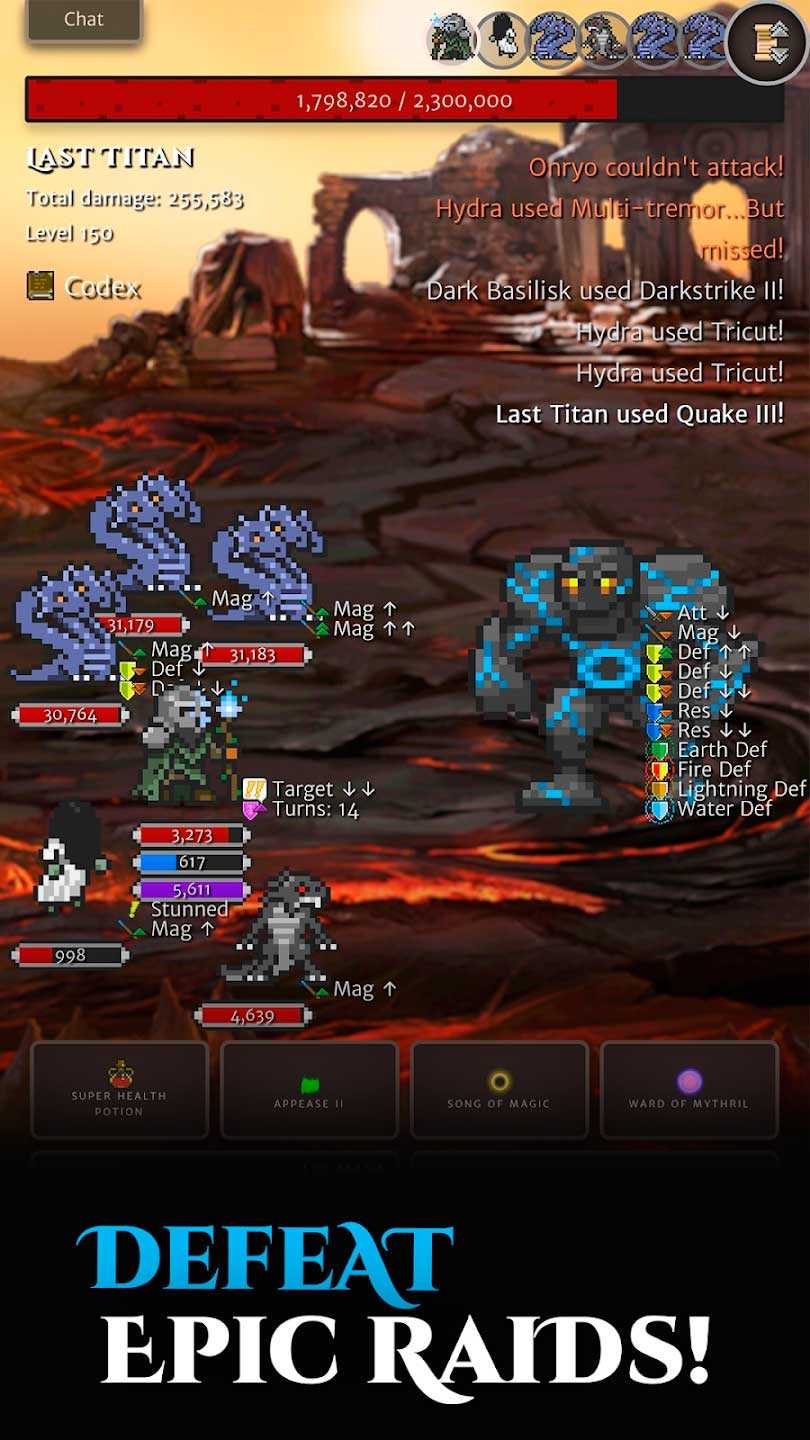Cast Ward of Mythril
Screen dimensions: 810x1440
[689, 1090]
